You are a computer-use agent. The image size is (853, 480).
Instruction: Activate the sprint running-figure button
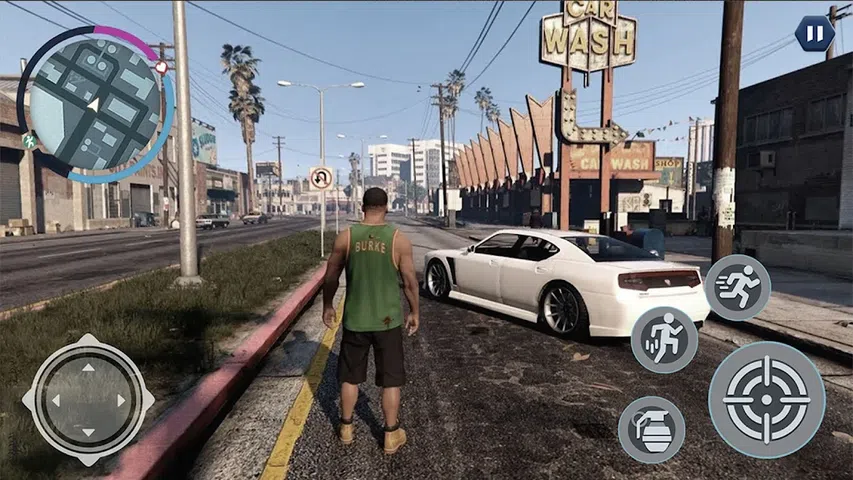point(738,287)
